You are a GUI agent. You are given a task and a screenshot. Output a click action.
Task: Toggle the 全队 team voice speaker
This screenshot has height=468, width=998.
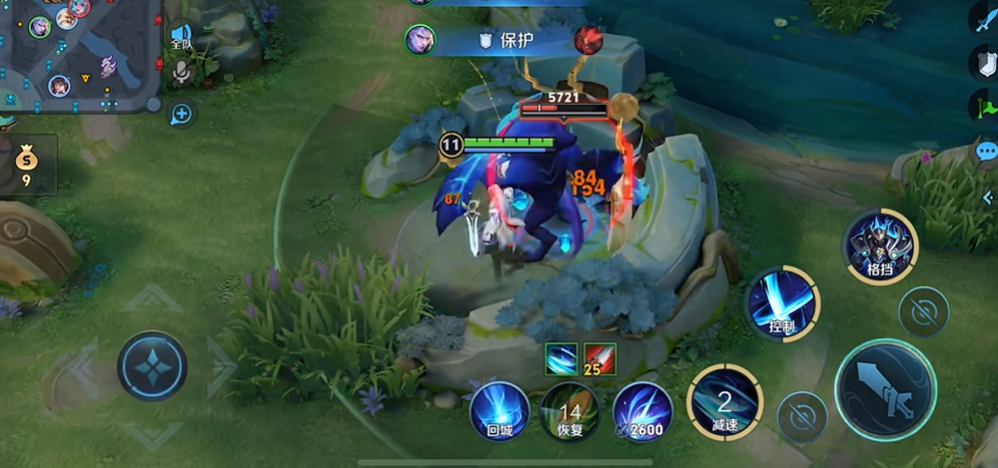click(181, 37)
